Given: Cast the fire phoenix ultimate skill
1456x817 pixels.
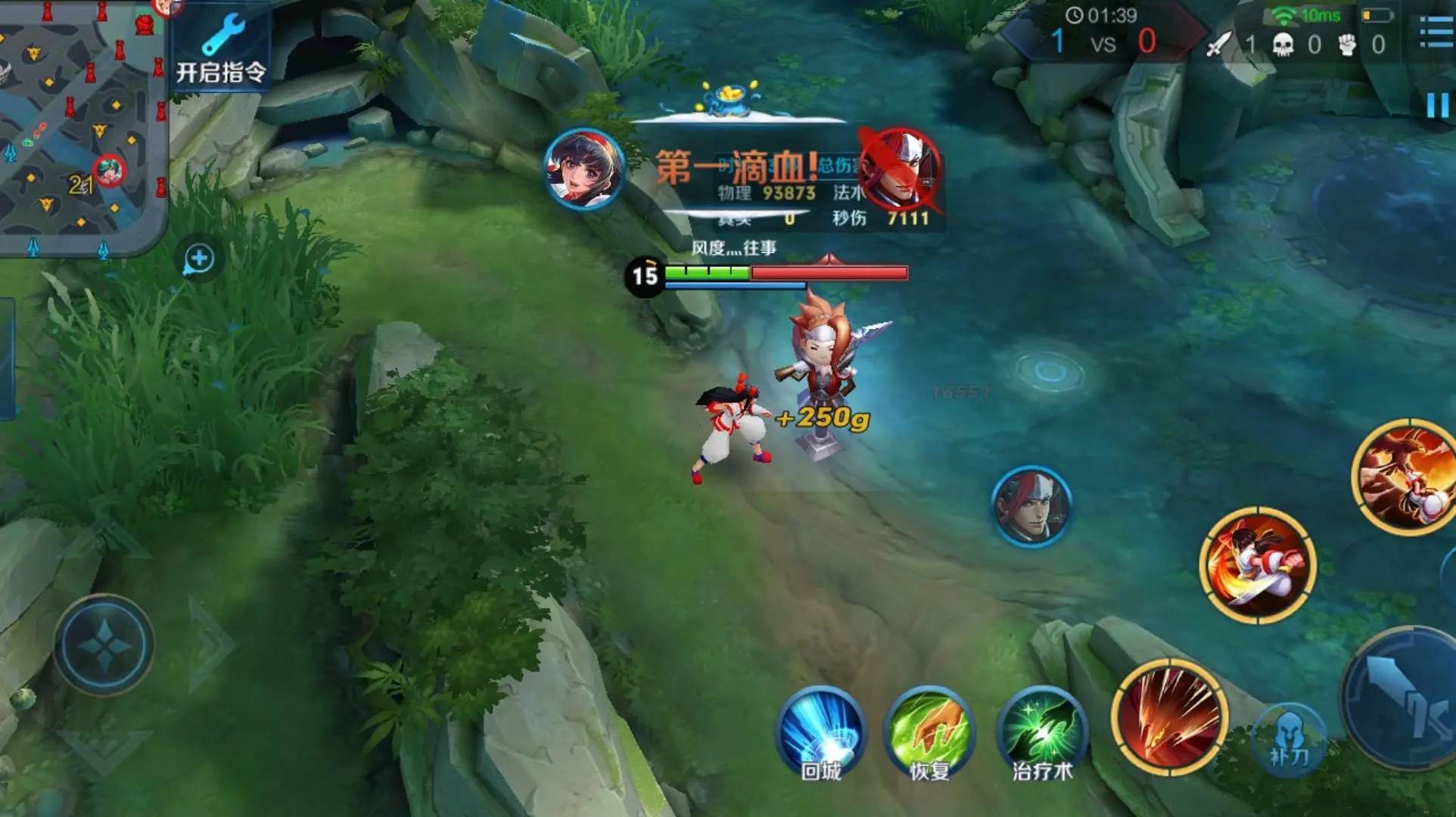Looking at the screenshot, I should pyautogui.click(x=1406, y=478).
